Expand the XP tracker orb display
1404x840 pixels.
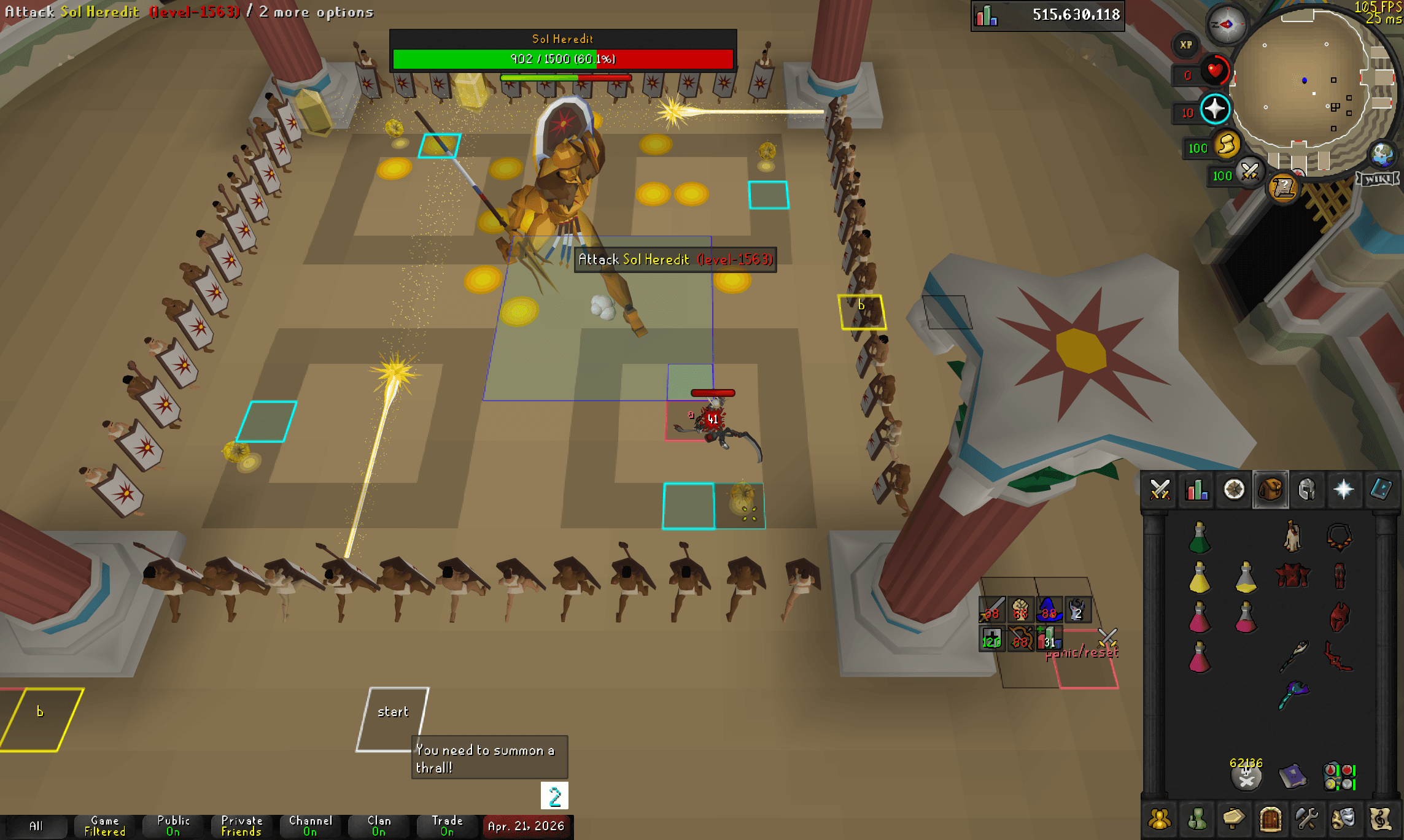pyautogui.click(x=1186, y=45)
